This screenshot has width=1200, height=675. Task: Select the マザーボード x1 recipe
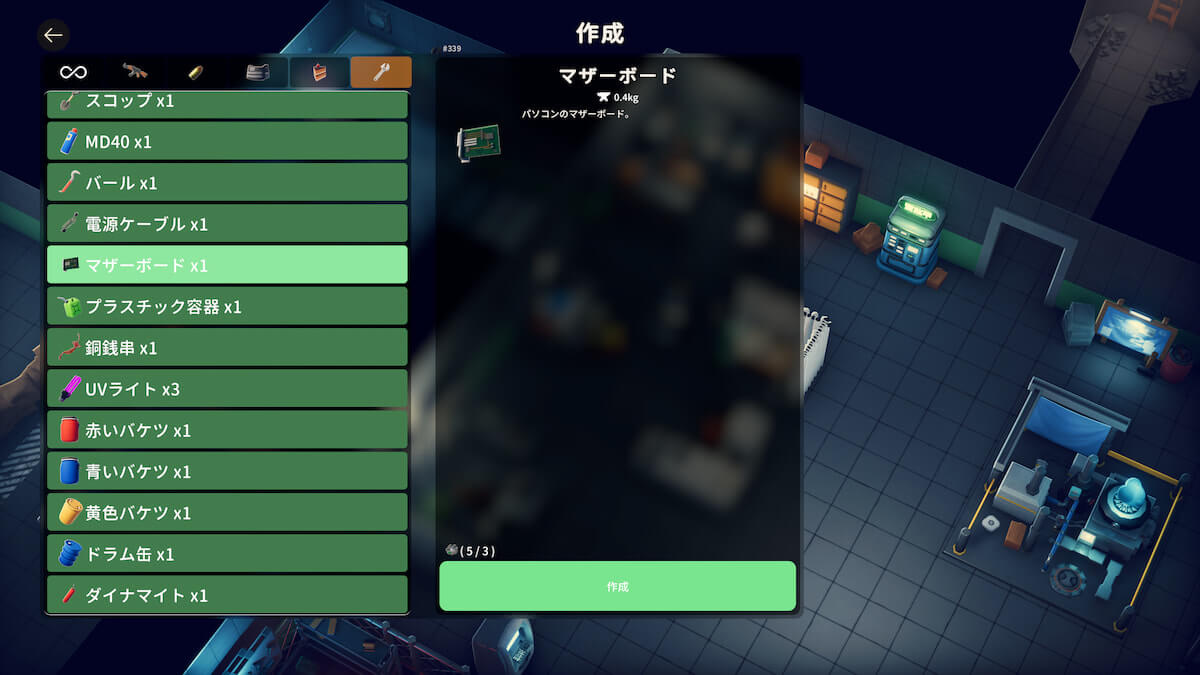(227, 265)
